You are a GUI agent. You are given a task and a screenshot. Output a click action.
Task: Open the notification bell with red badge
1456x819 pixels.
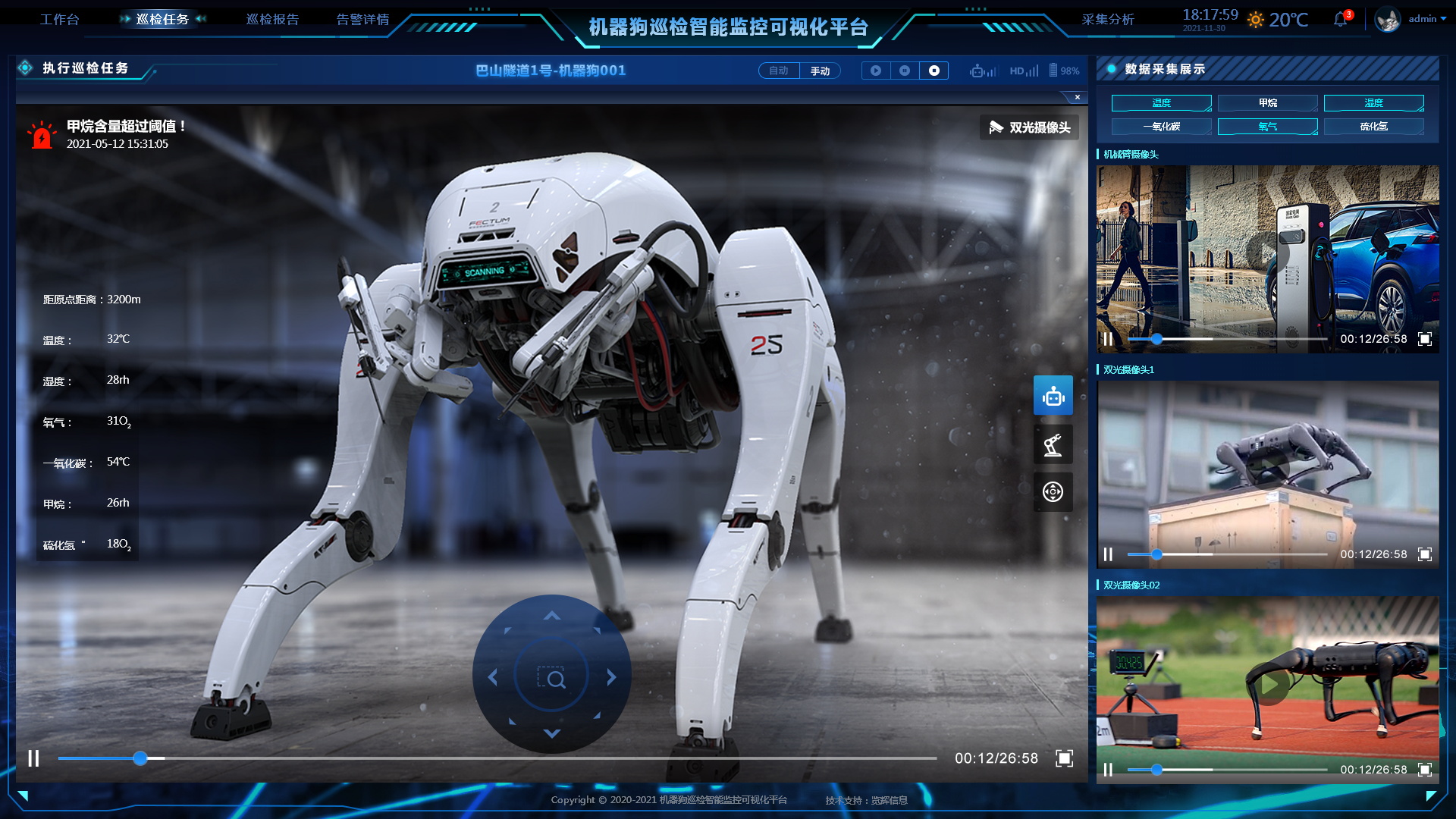[x=1341, y=20]
